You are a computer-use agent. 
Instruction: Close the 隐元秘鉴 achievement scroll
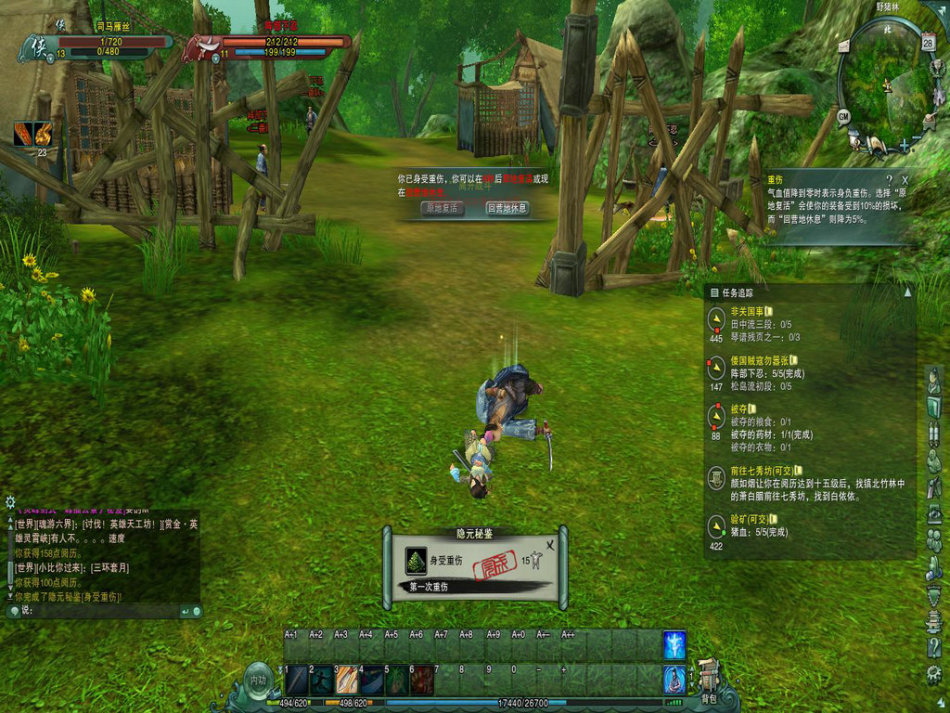[x=549, y=546]
